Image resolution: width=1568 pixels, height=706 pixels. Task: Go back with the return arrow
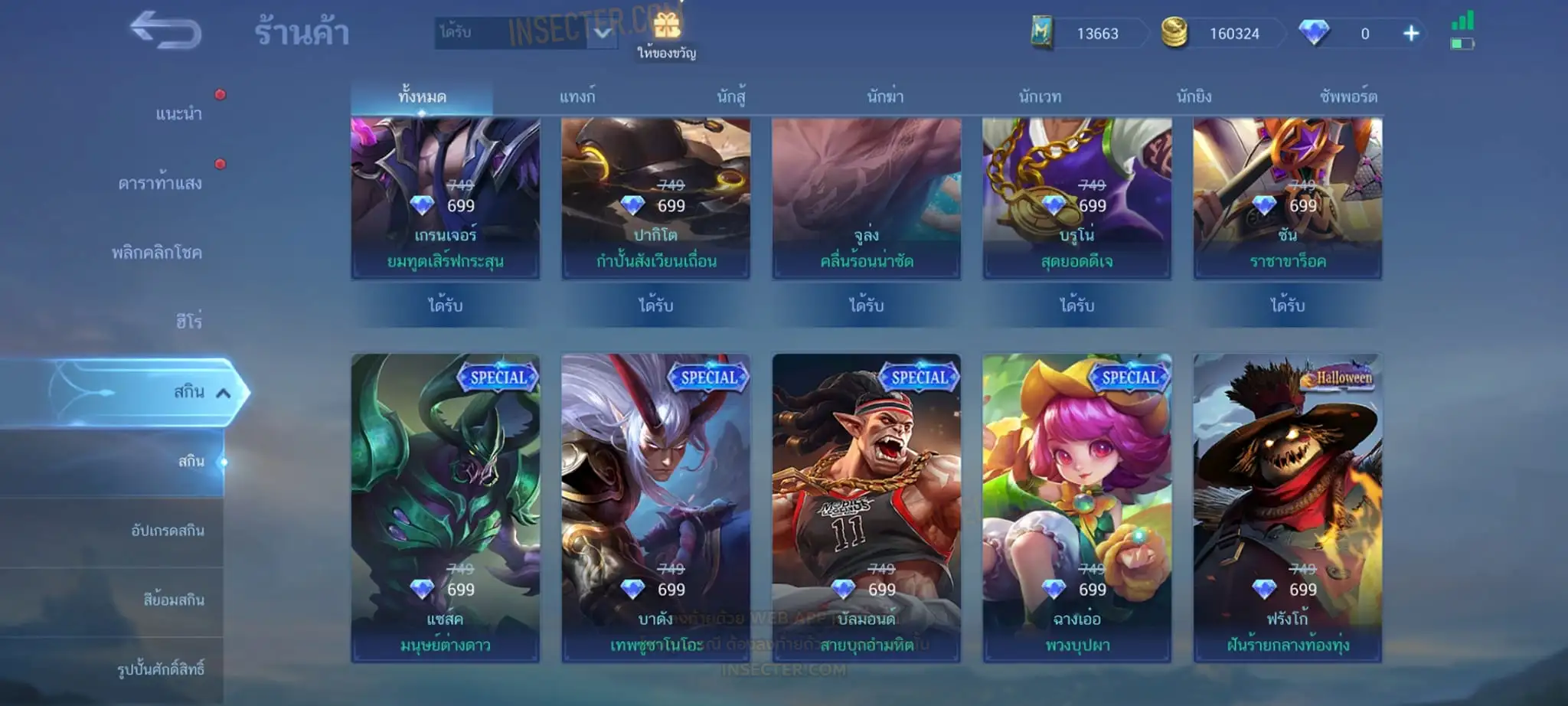[x=165, y=31]
